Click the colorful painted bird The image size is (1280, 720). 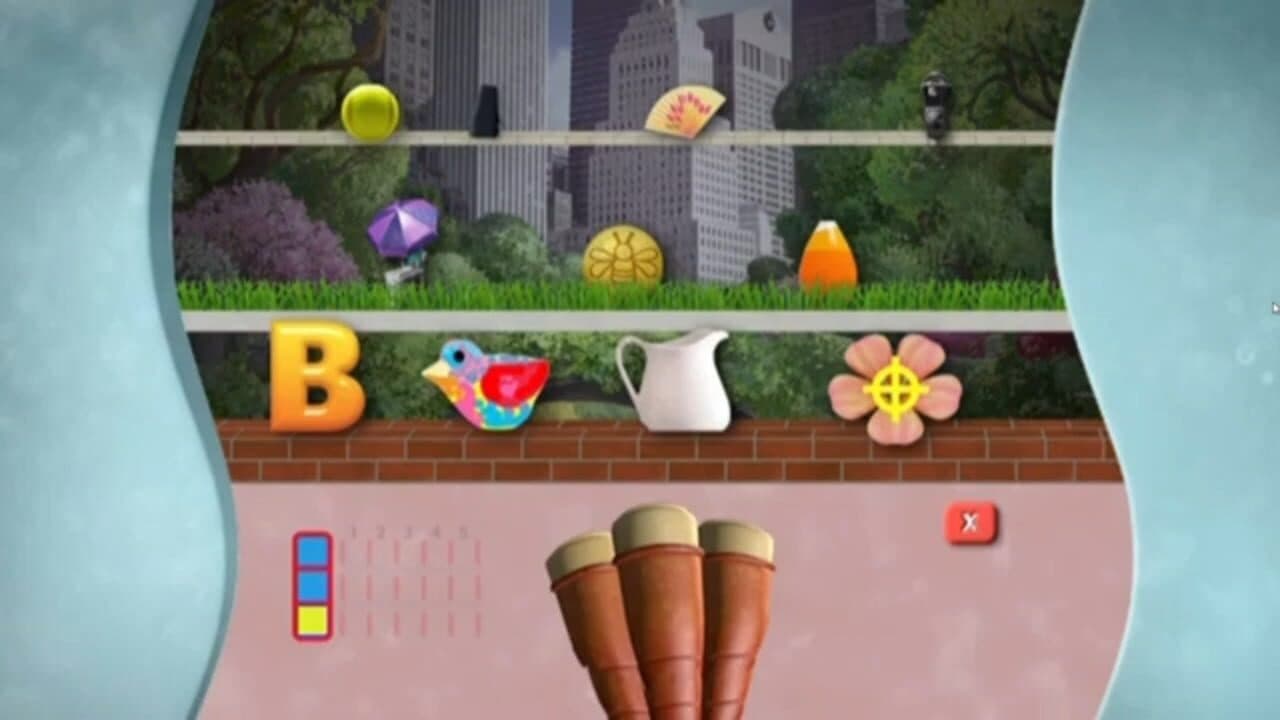[x=492, y=385]
